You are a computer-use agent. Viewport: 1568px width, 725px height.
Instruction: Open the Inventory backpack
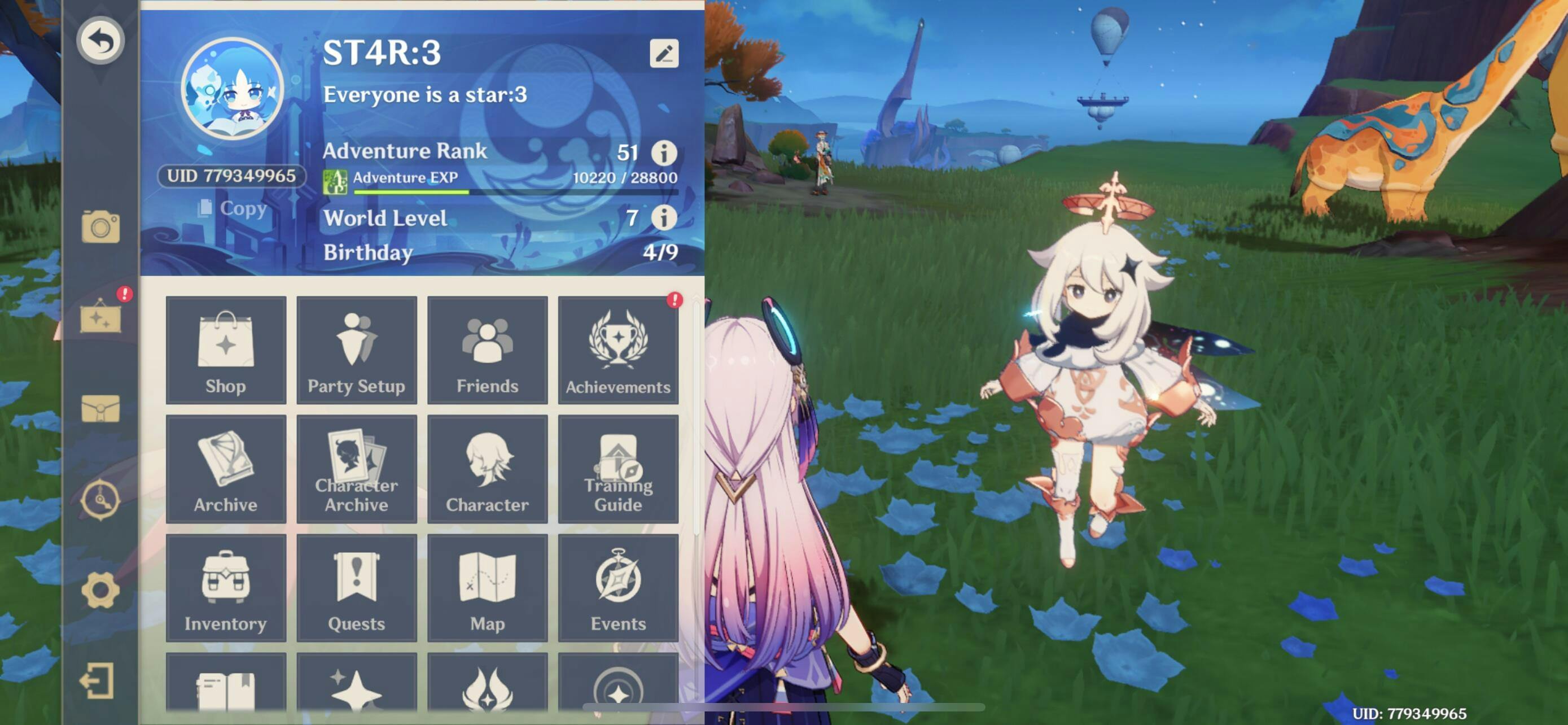[226, 587]
